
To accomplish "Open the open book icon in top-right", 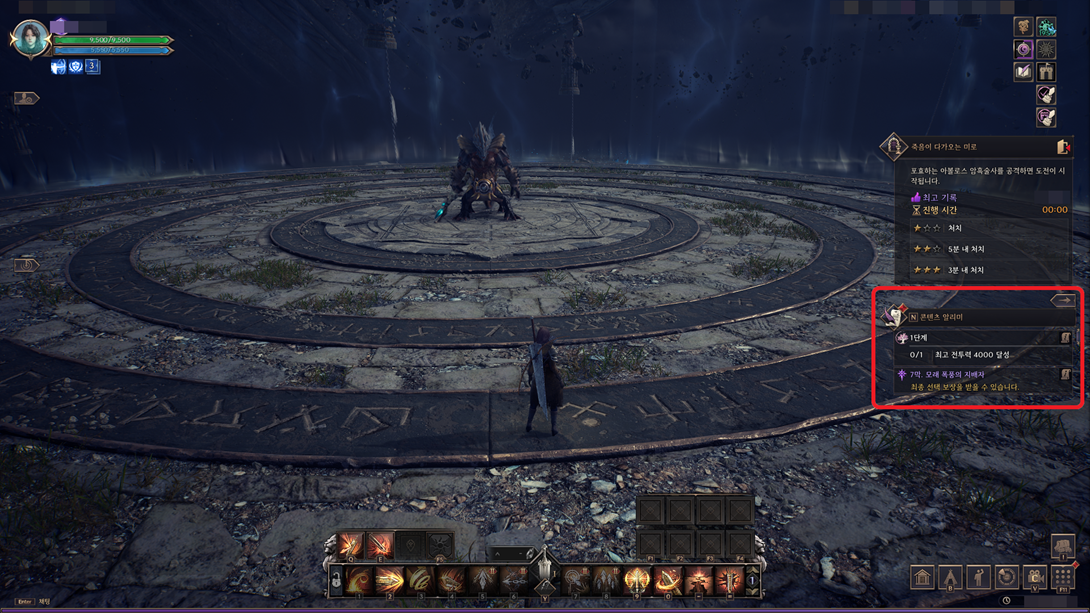I will 1023,72.
